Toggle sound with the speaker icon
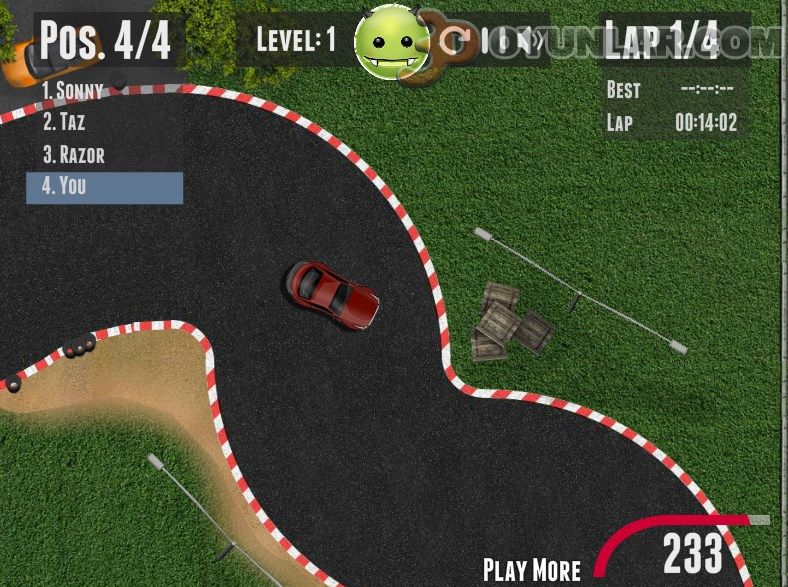The image size is (788, 587). [x=534, y=40]
